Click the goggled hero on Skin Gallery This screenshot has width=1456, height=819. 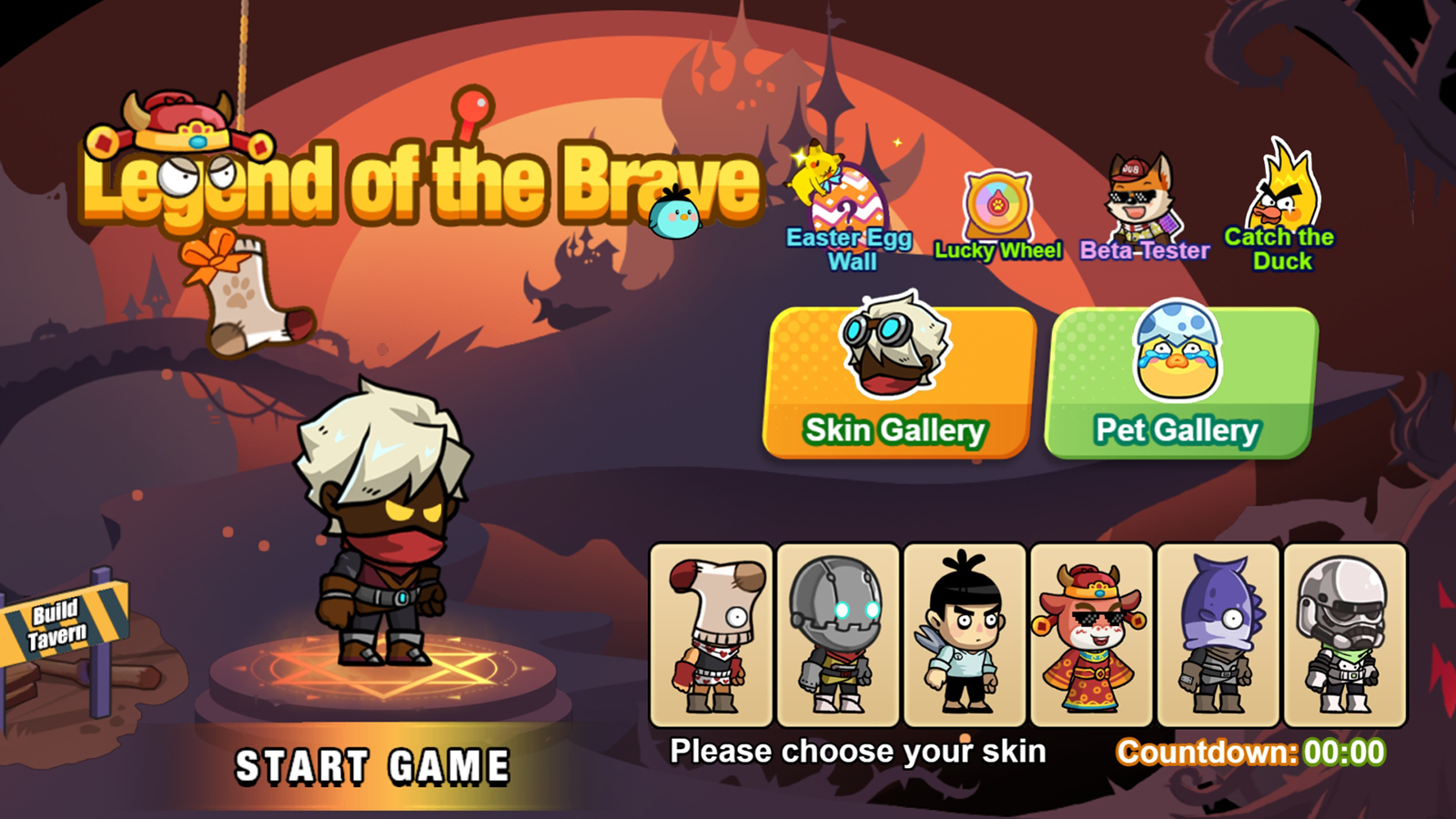[895, 350]
